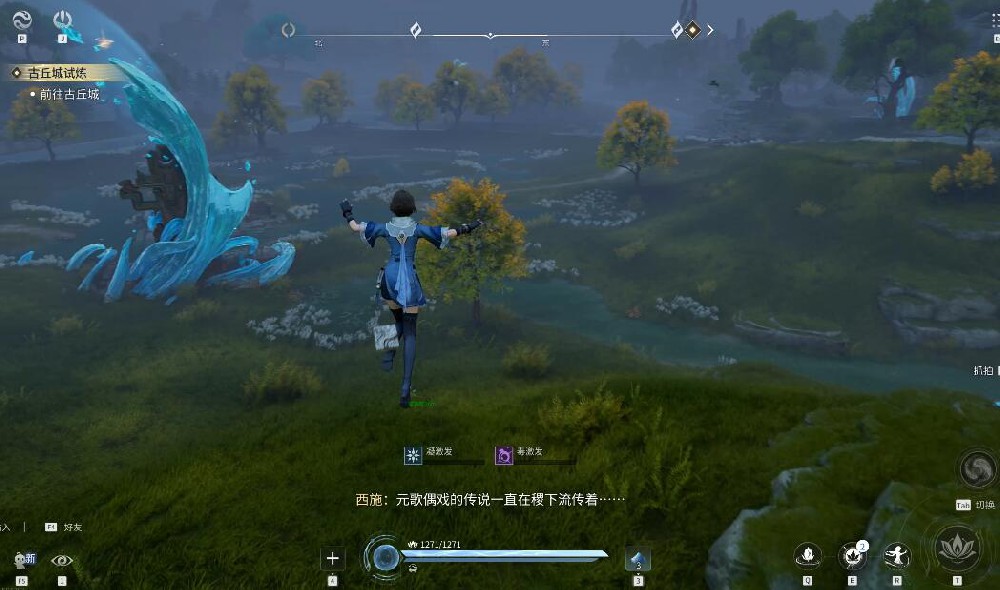
Task: Trigger the large lotus ultimate ability
Action: [956, 548]
